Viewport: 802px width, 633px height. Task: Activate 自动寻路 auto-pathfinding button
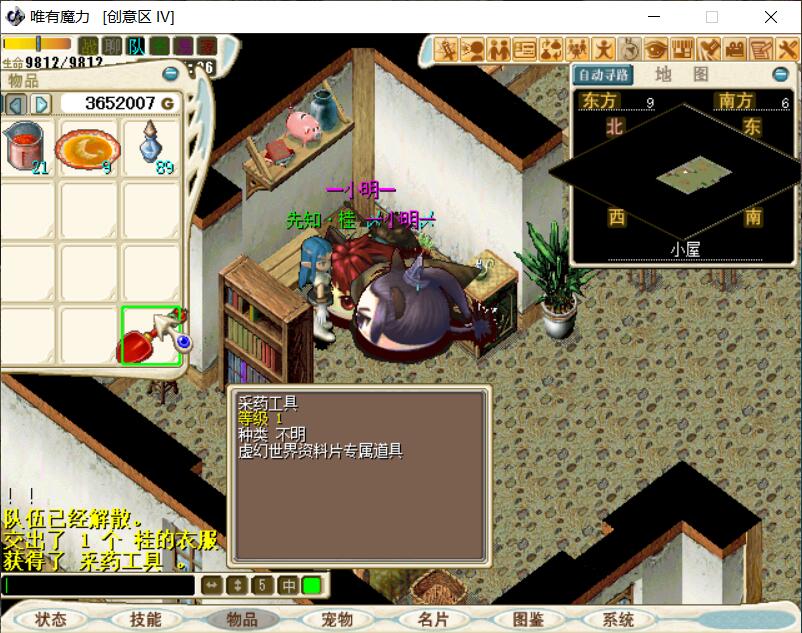pyautogui.click(x=603, y=75)
